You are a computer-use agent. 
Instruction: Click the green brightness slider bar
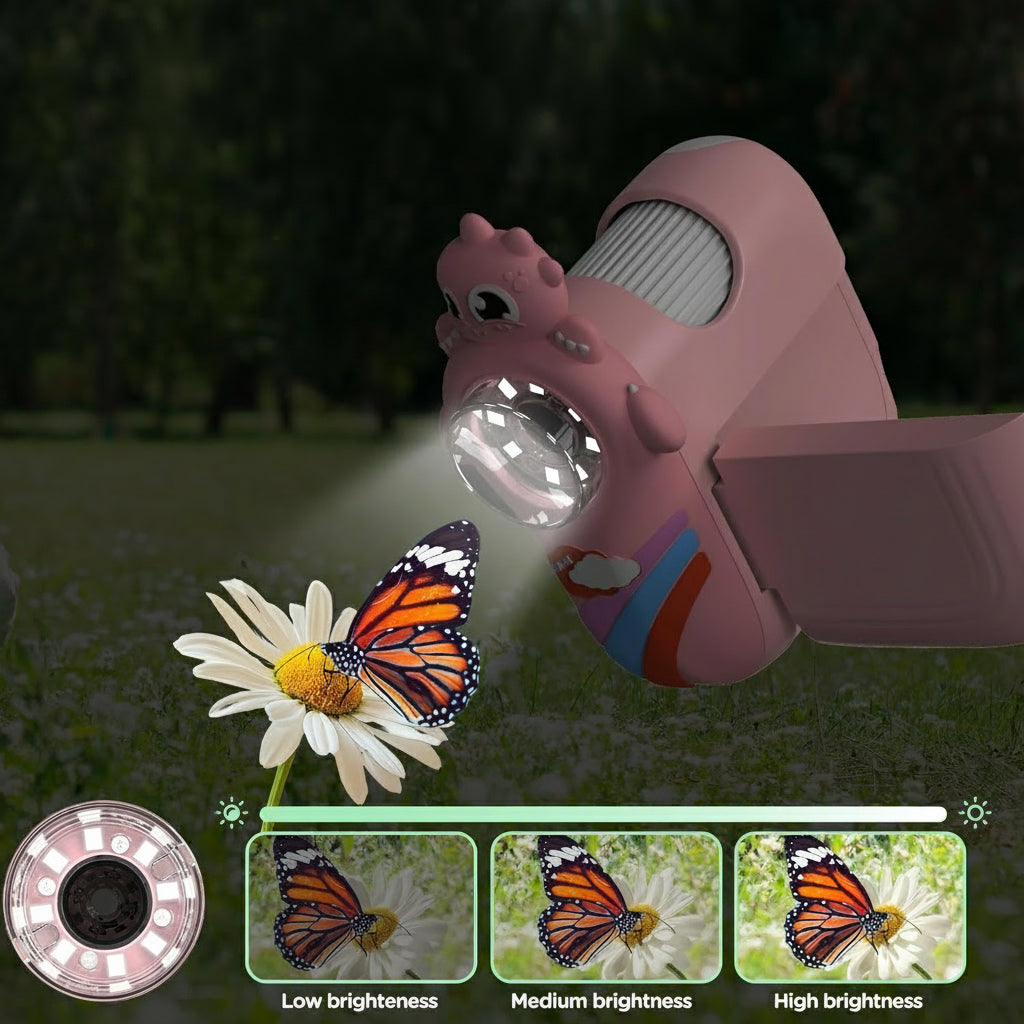point(602,814)
